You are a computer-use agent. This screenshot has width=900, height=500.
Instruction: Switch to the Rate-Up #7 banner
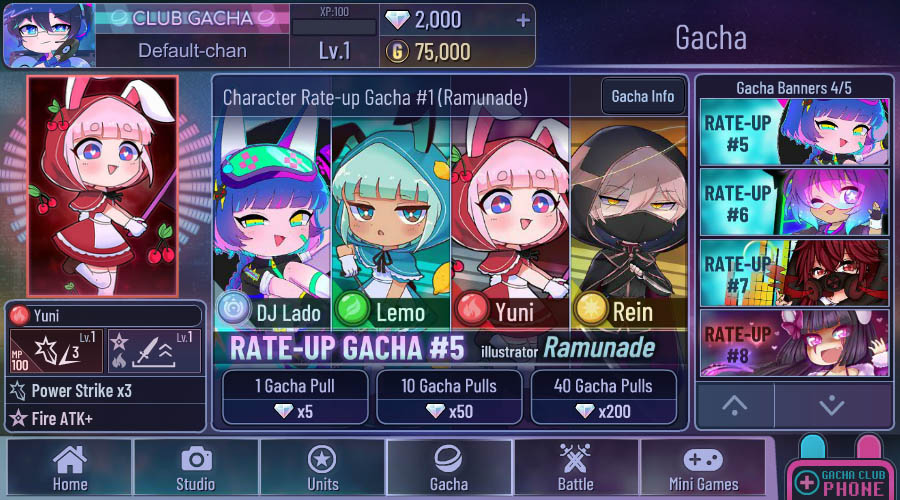click(793, 271)
